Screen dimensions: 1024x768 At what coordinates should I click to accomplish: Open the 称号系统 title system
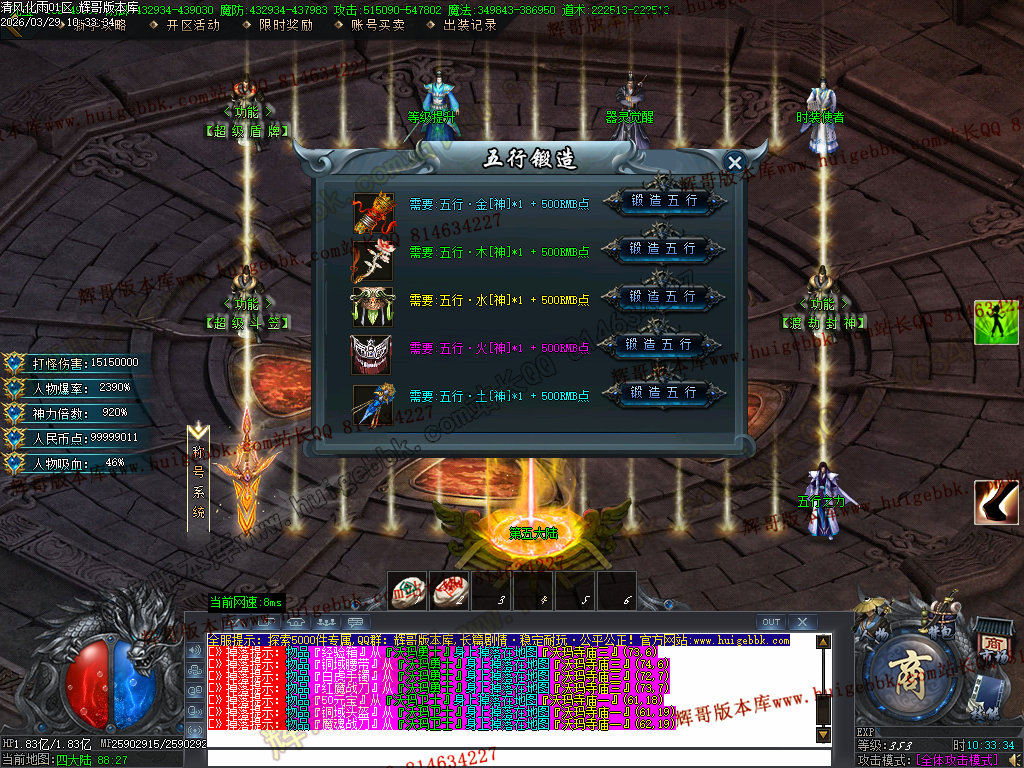pos(199,475)
